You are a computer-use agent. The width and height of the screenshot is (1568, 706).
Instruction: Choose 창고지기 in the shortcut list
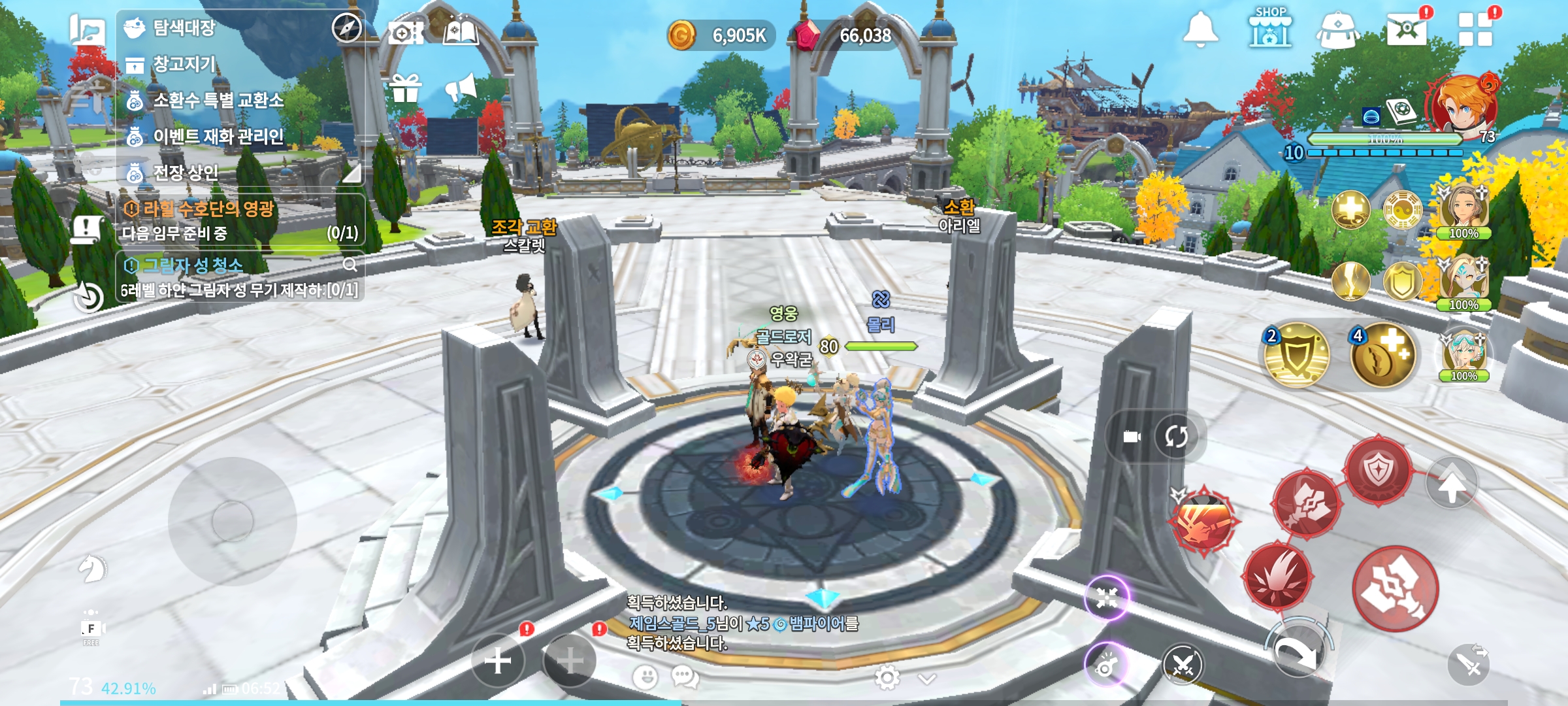coord(184,64)
